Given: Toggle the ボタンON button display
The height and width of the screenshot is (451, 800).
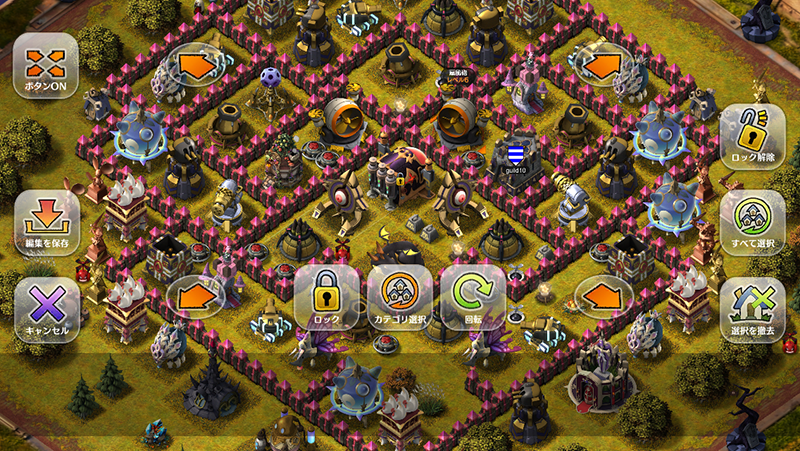Looking at the screenshot, I should click(x=46, y=65).
